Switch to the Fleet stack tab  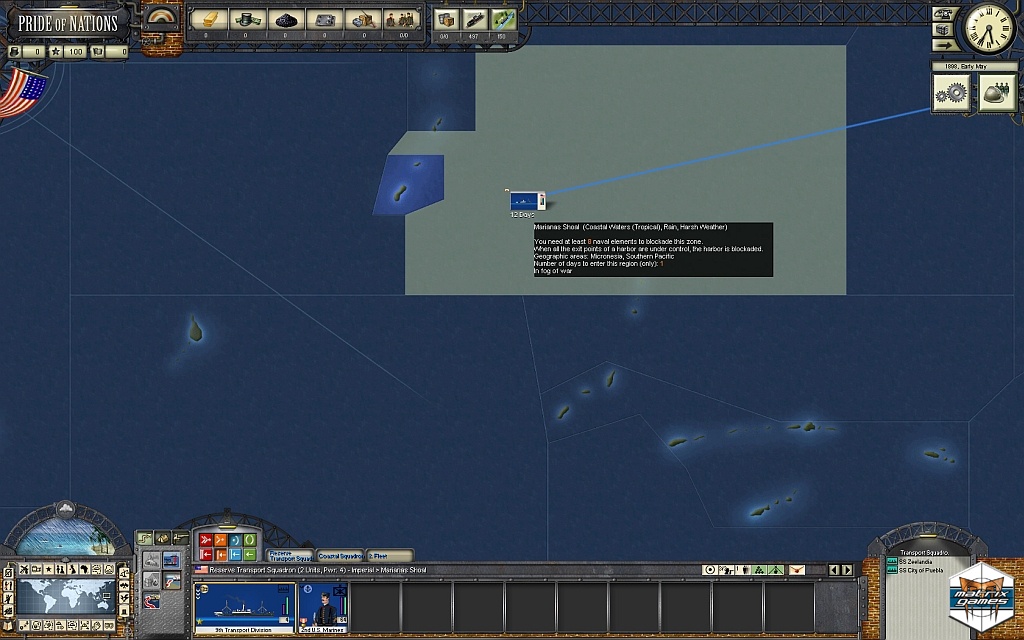tap(389, 556)
